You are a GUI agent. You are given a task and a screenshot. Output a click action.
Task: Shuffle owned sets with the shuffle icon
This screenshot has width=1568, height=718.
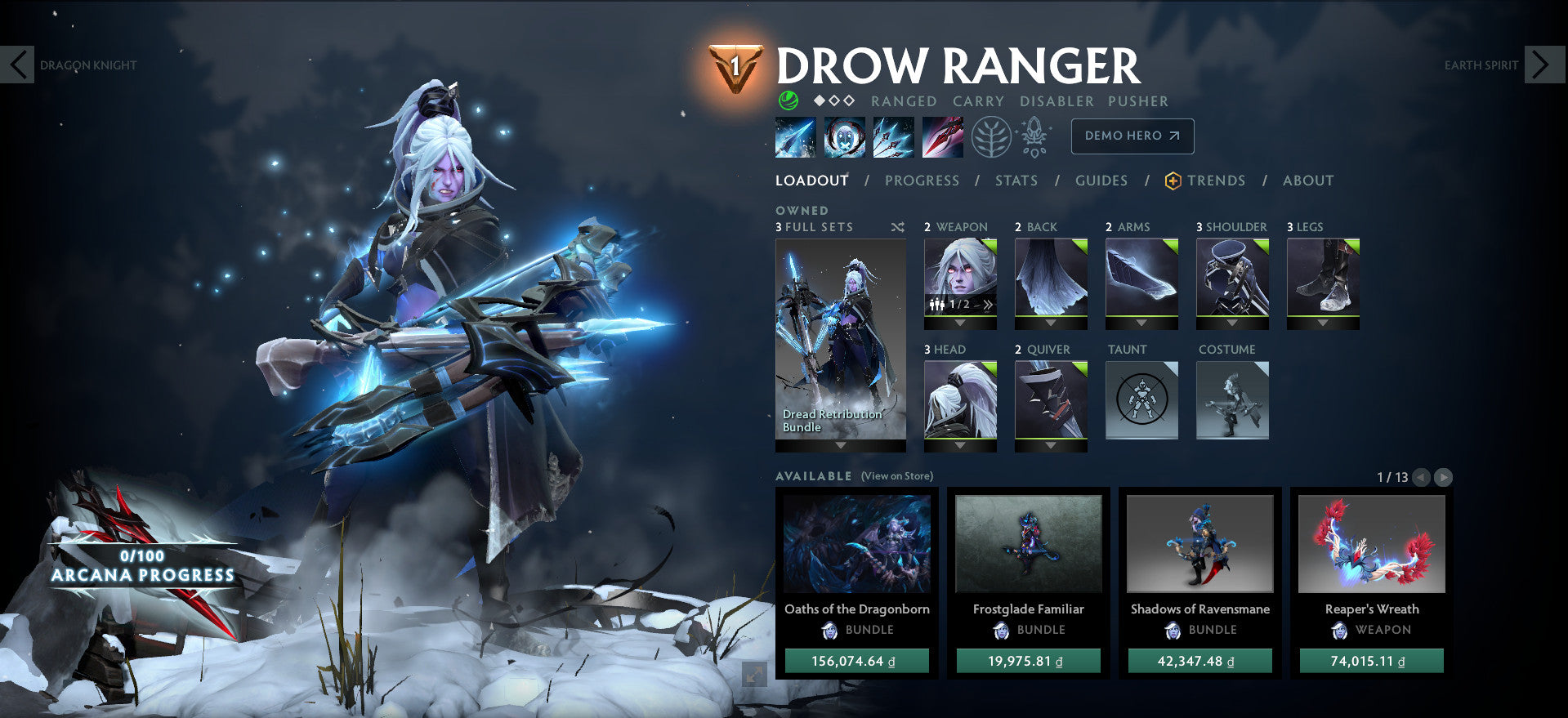pos(898,228)
